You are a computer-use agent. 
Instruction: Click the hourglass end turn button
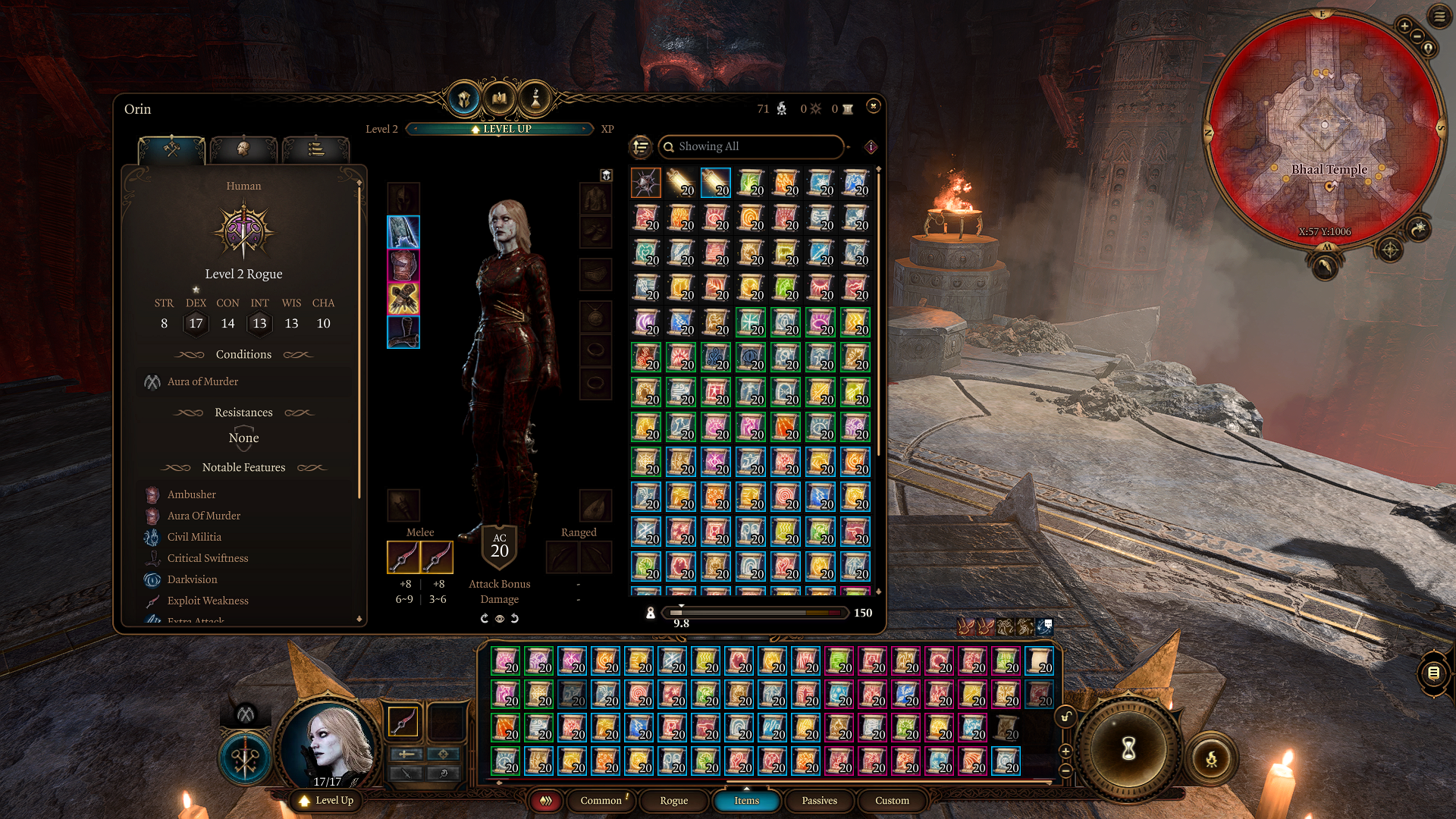pos(1128,749)
